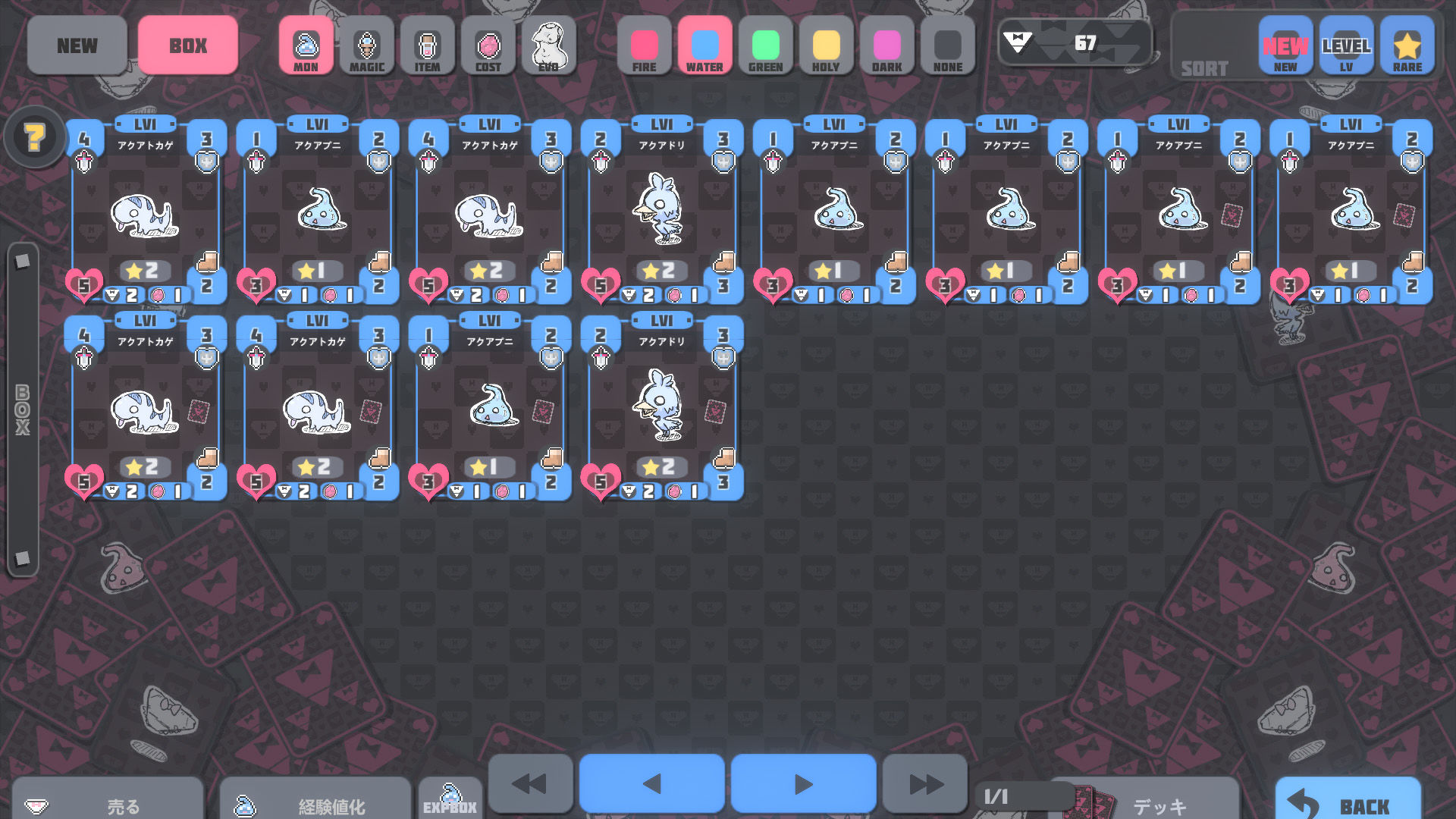
Task: Sort cards by LEVEL
Action: (1346, 47)
